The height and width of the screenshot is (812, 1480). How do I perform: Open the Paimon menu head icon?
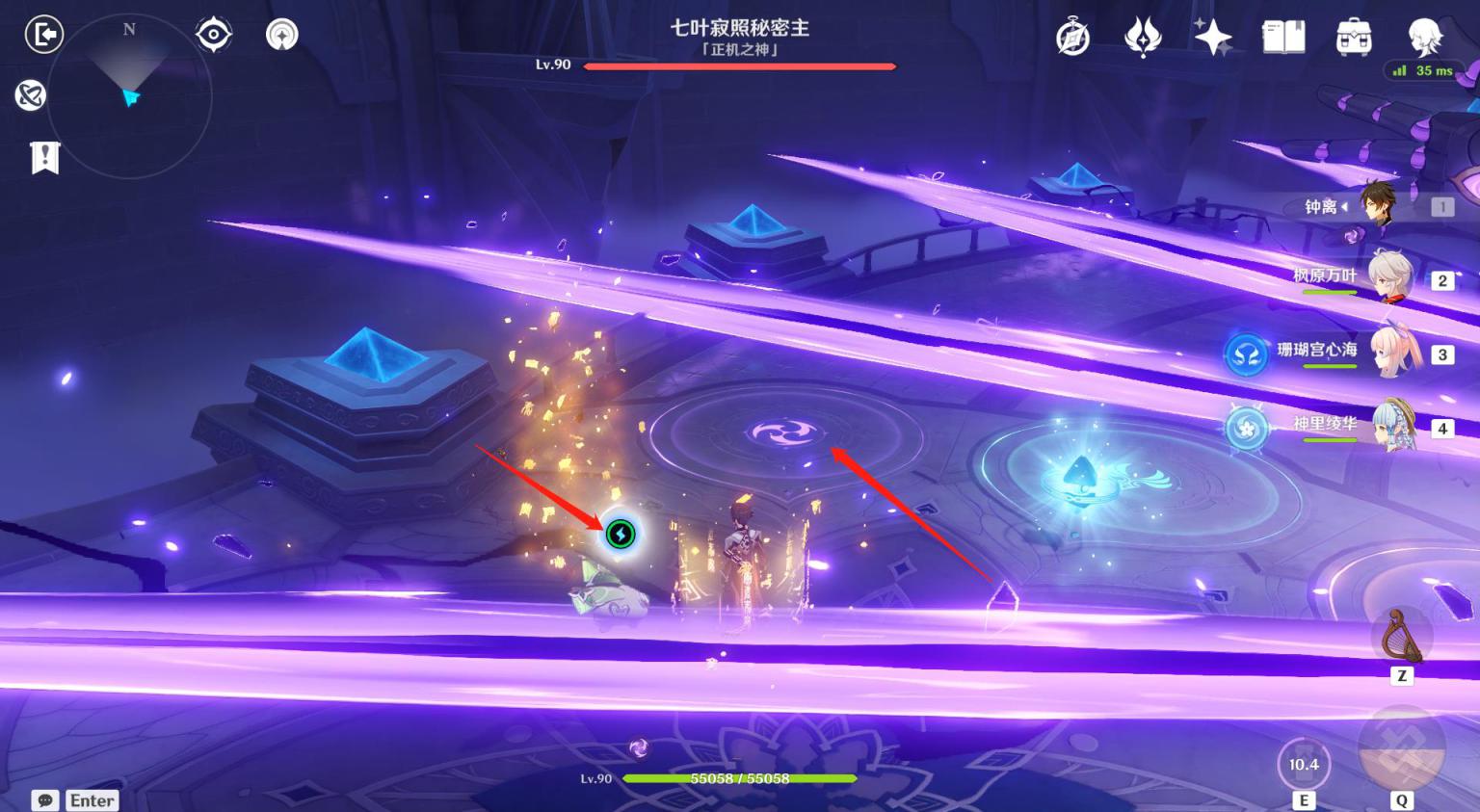(1424, 38)
